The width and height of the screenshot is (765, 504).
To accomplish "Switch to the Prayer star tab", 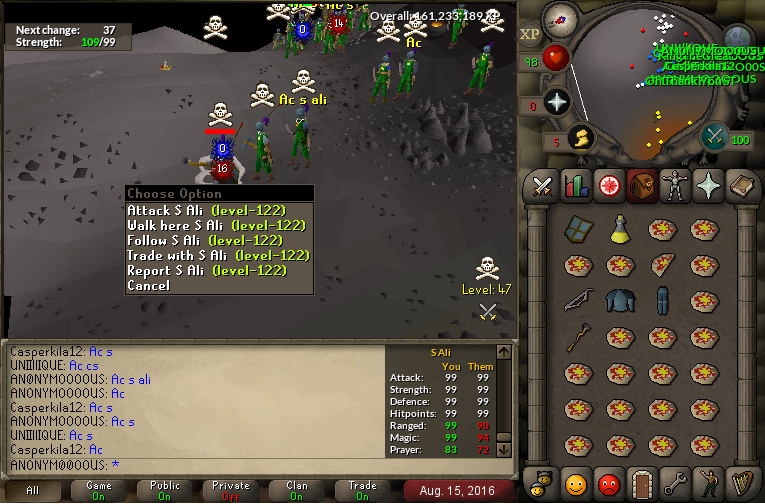I will click(x=706, y=186).
